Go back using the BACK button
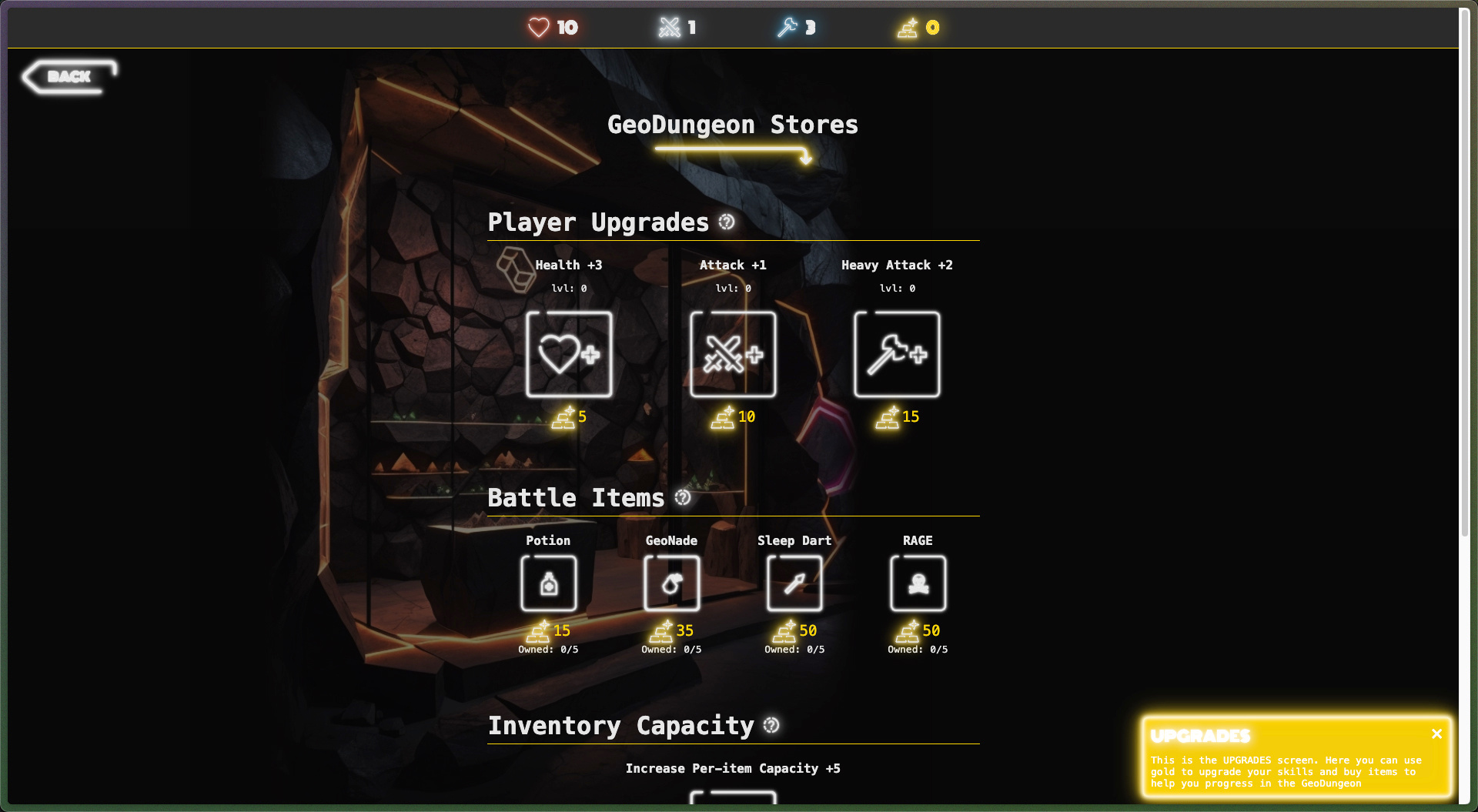 tap(69, 76)
